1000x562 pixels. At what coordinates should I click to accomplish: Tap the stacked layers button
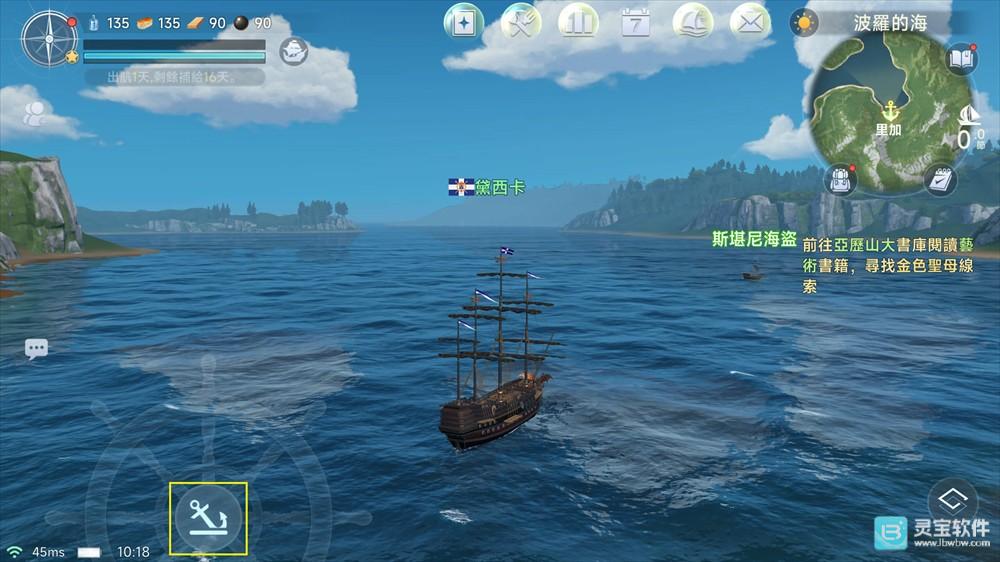click(952, 499)
